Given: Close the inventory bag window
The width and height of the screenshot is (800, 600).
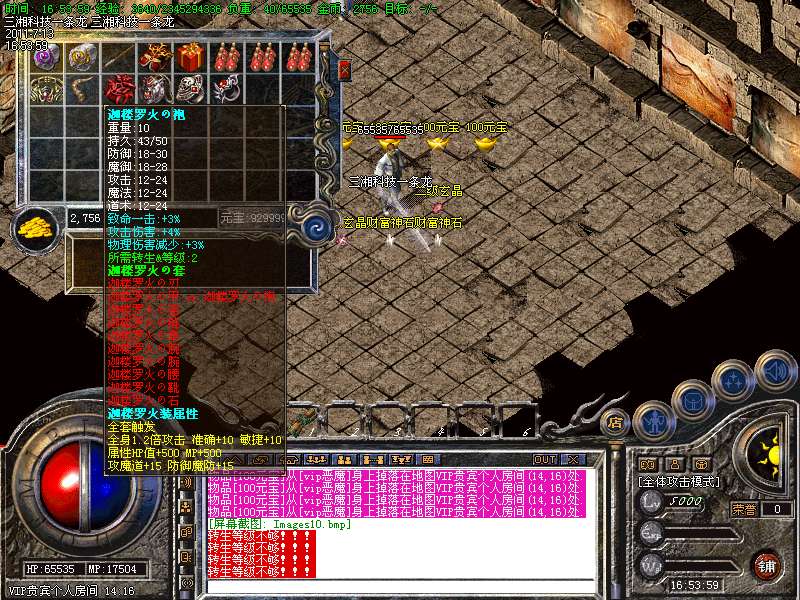Looking at the screenshot, I should pyautogui.click(x=344, y=70).
